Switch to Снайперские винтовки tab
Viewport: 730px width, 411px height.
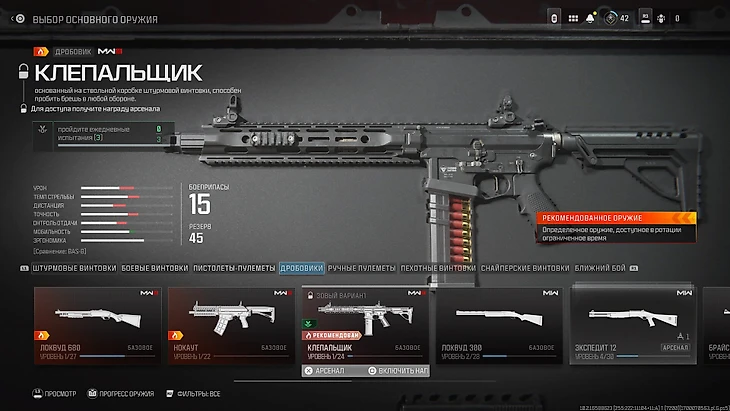point(524,268)
